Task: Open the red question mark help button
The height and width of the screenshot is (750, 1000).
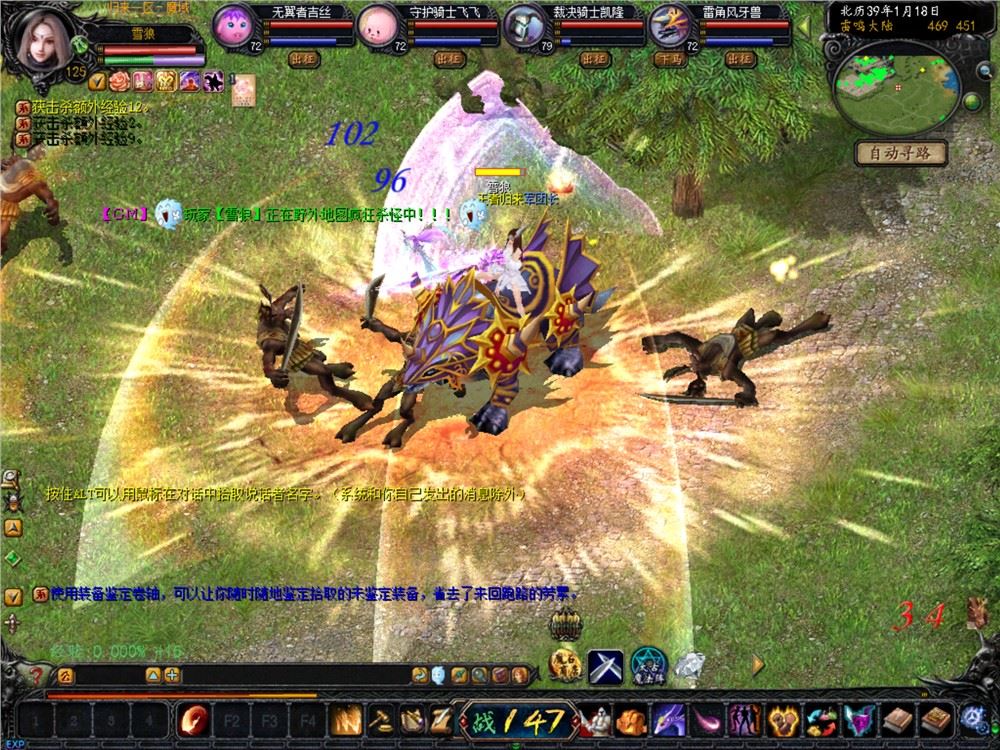Action: point(37,675)
